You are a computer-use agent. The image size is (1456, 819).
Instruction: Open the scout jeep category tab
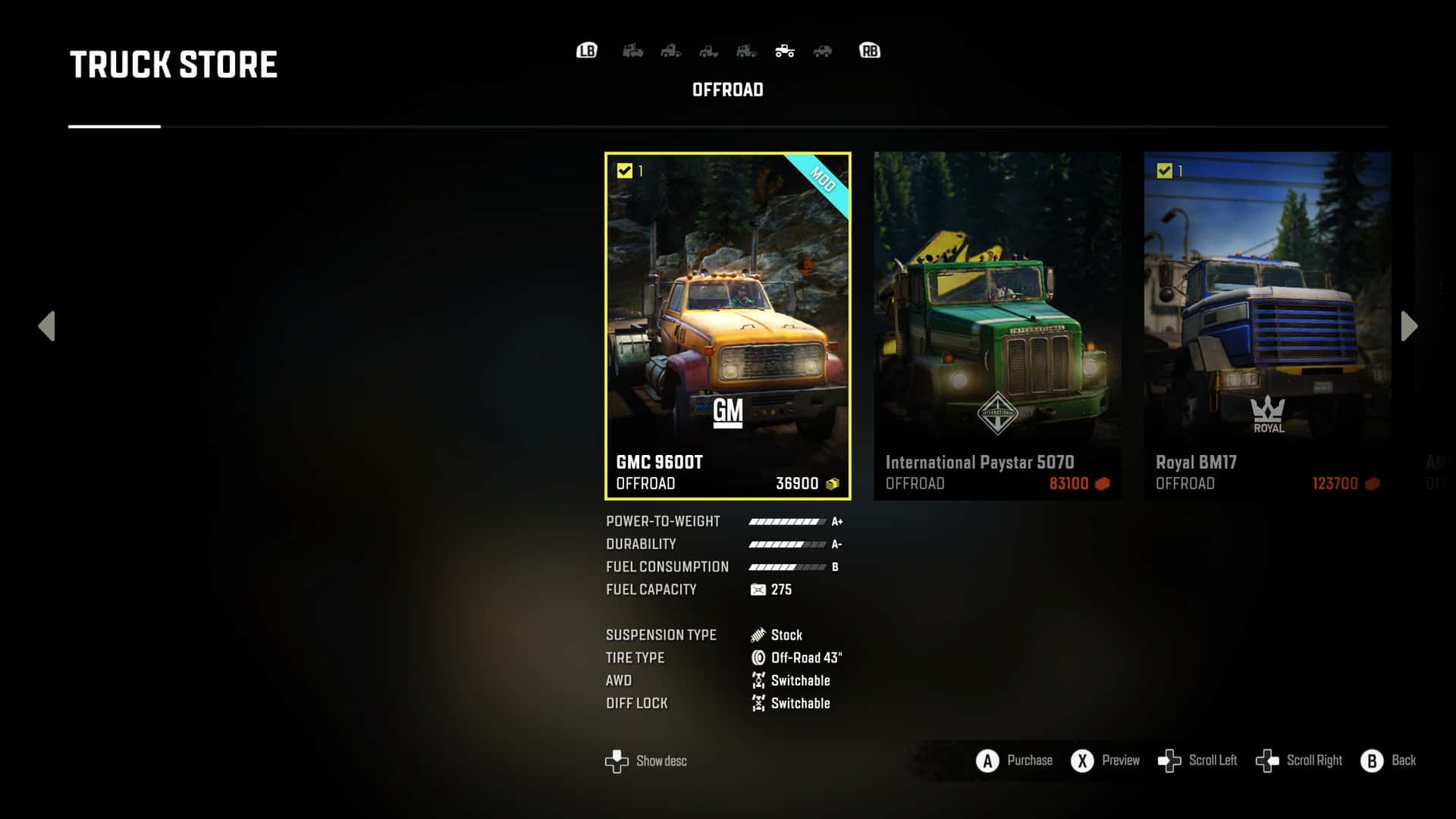823,51
